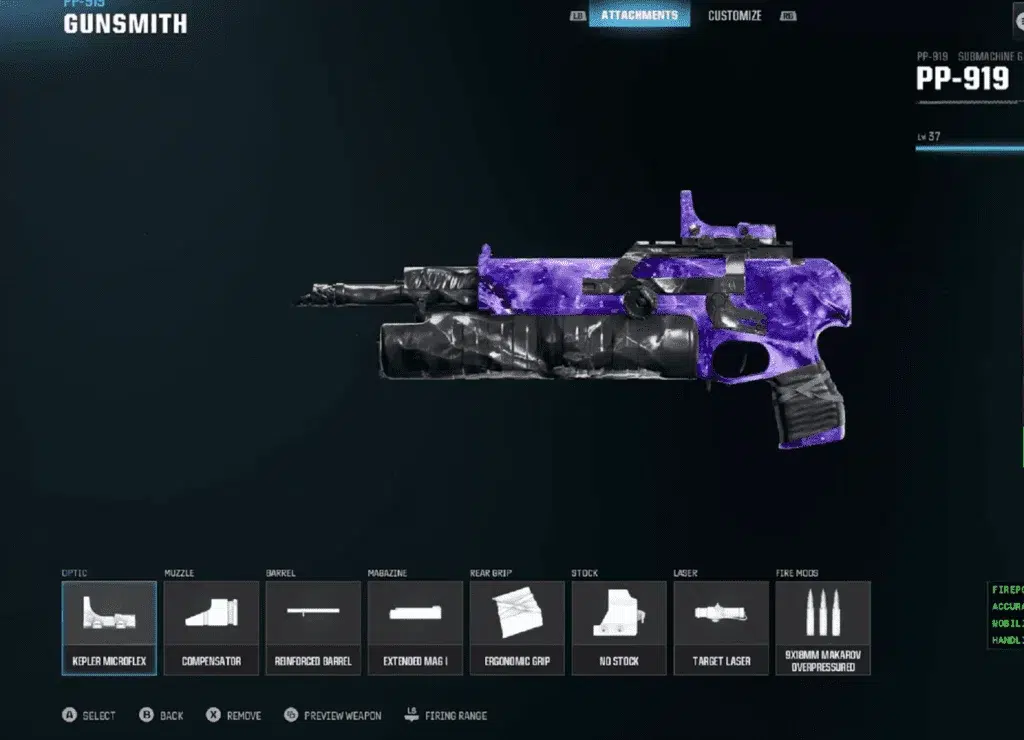This screenshot has width=1024, height=740.
Task: Open the Reinforced Barrel slot
Action: [x=313, y=627]
